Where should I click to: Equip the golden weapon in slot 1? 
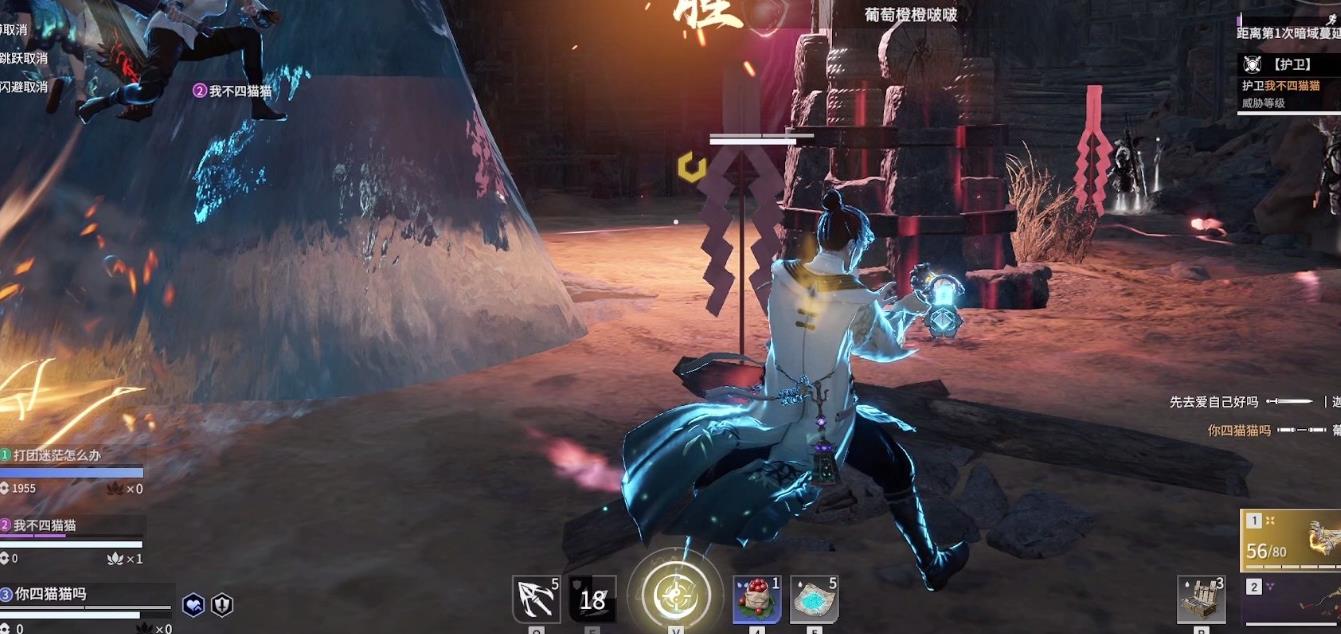pyautogui.click(x=1292, y=538)
